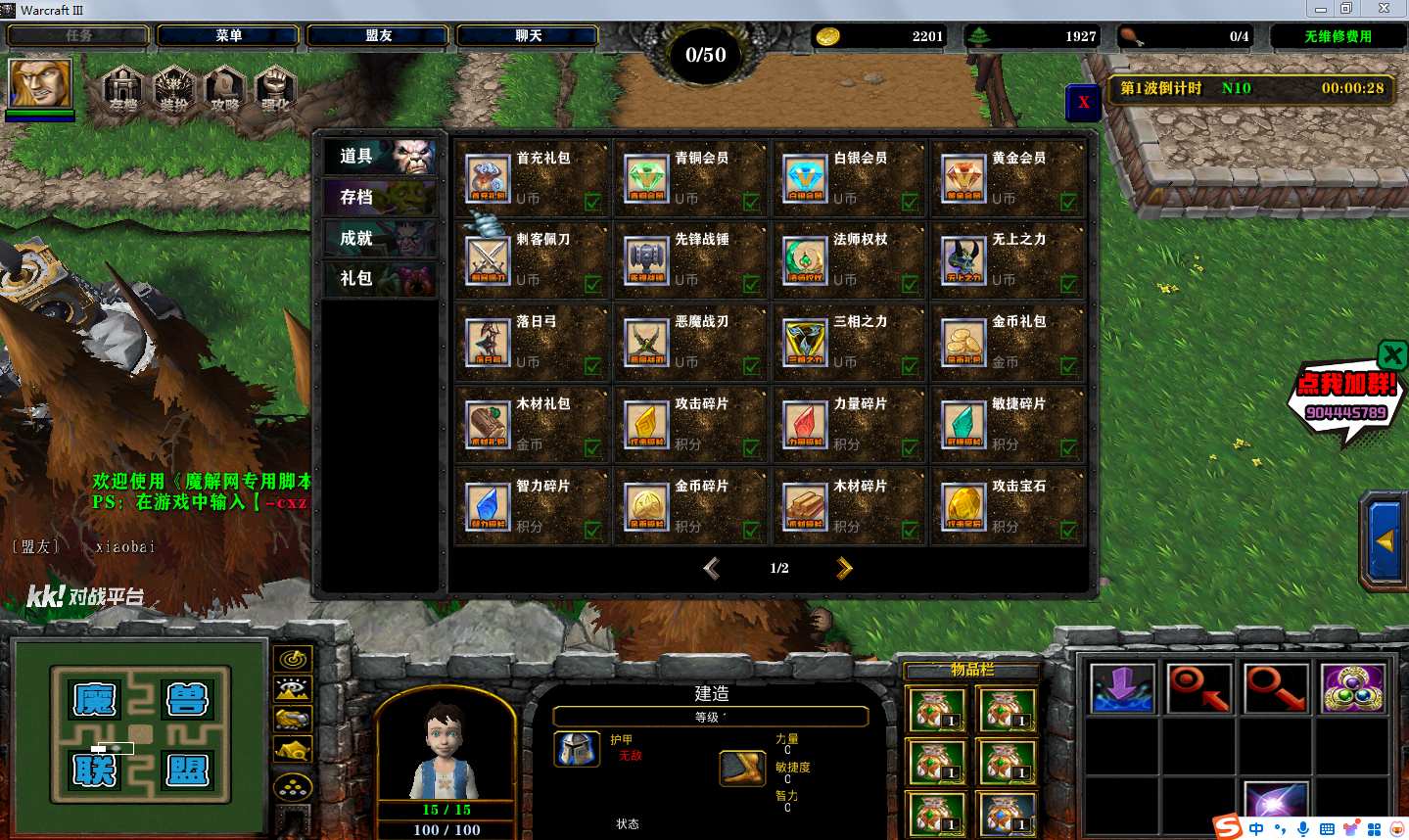Close the 点我加群 advertisement
Screen dimensions: 1409x840
click(x=1392, y=354)
